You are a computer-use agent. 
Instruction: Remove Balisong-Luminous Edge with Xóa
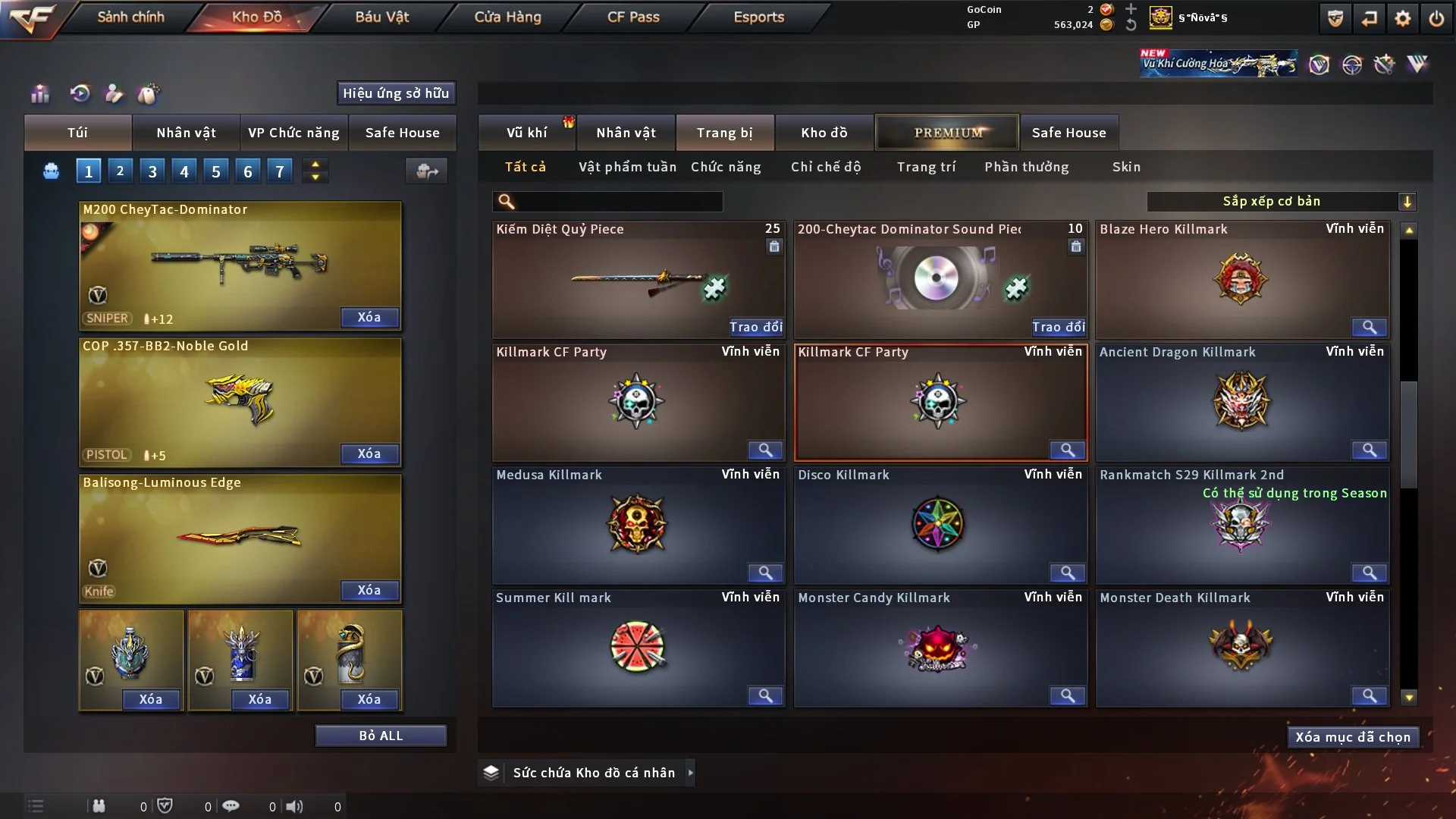point(369,590)
